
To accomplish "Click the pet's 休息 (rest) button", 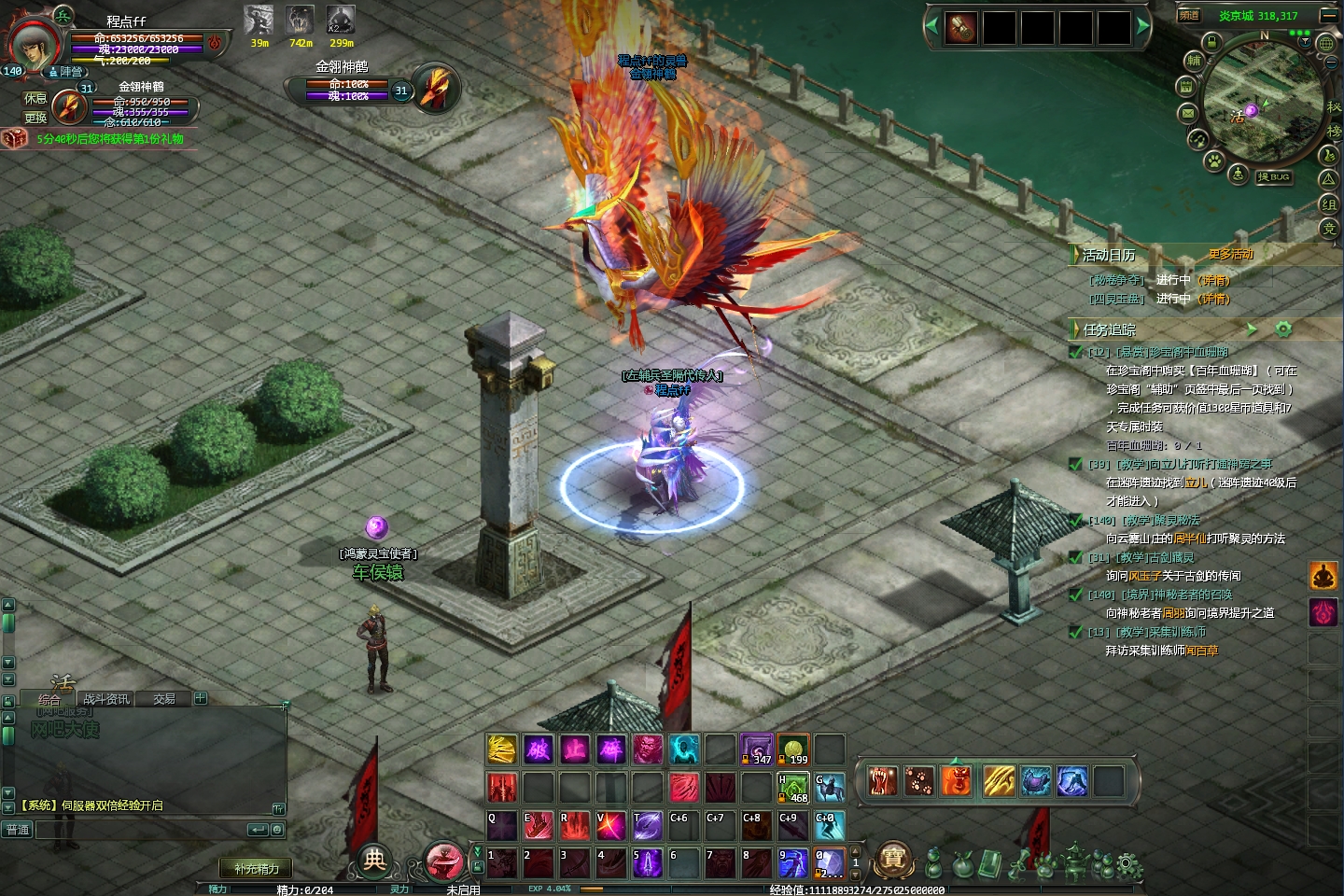I will (35, 98).
